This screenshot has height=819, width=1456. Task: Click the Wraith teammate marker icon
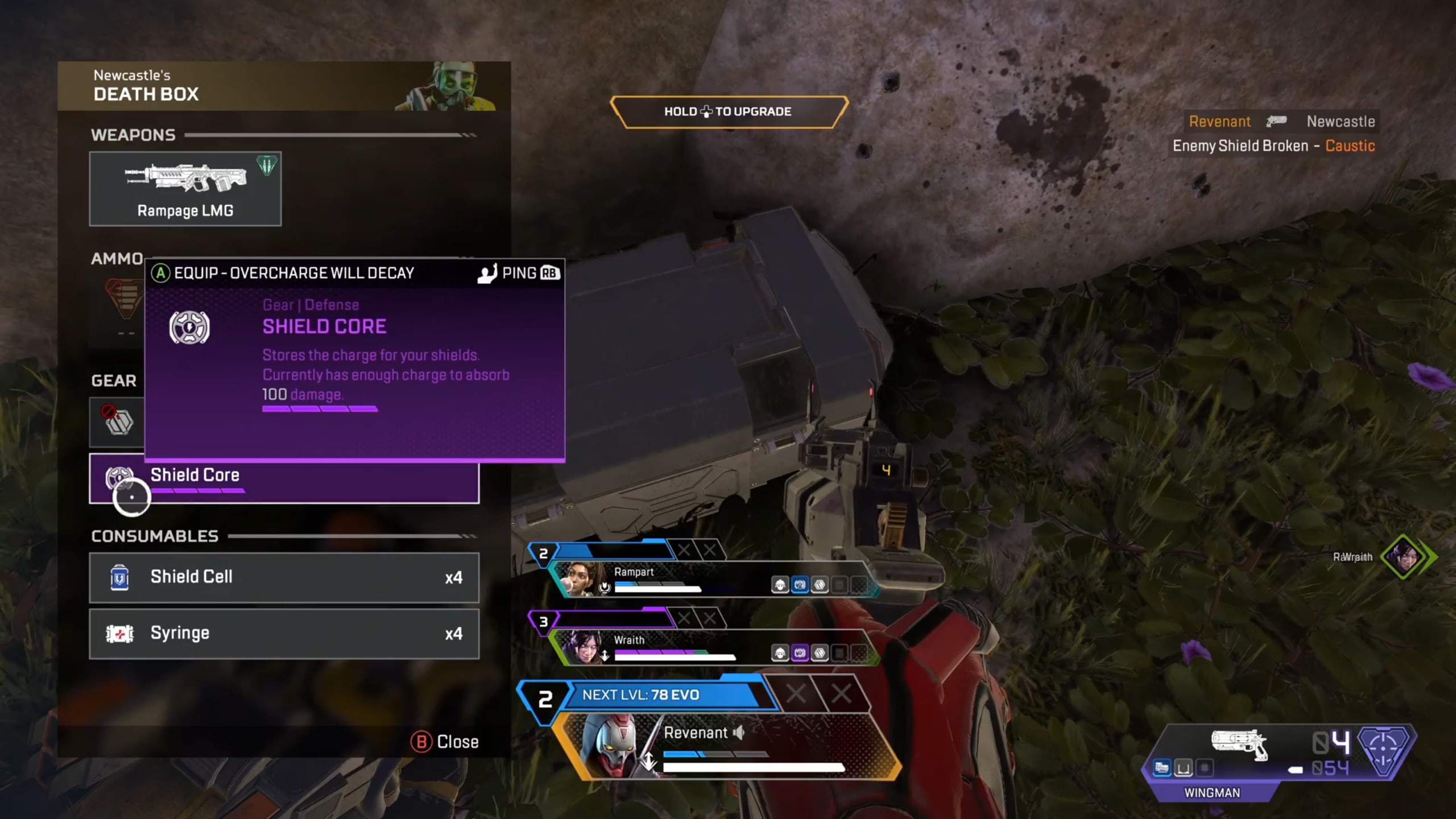pyautogui.click(x=1404, y=557)
